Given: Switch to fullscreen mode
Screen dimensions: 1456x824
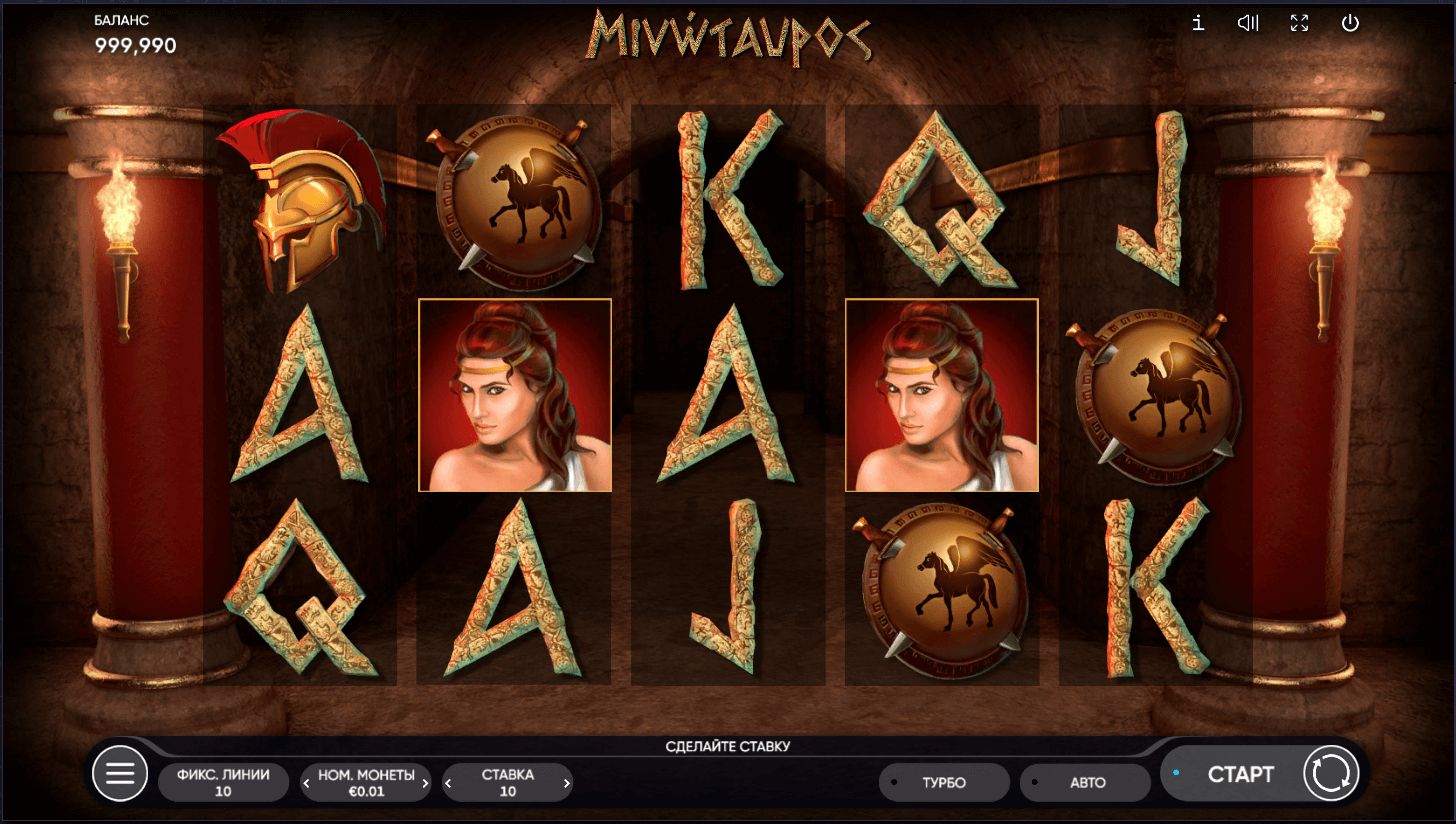Looking at the screenshot, I should pyautogui.click(x=1299, y=23).
